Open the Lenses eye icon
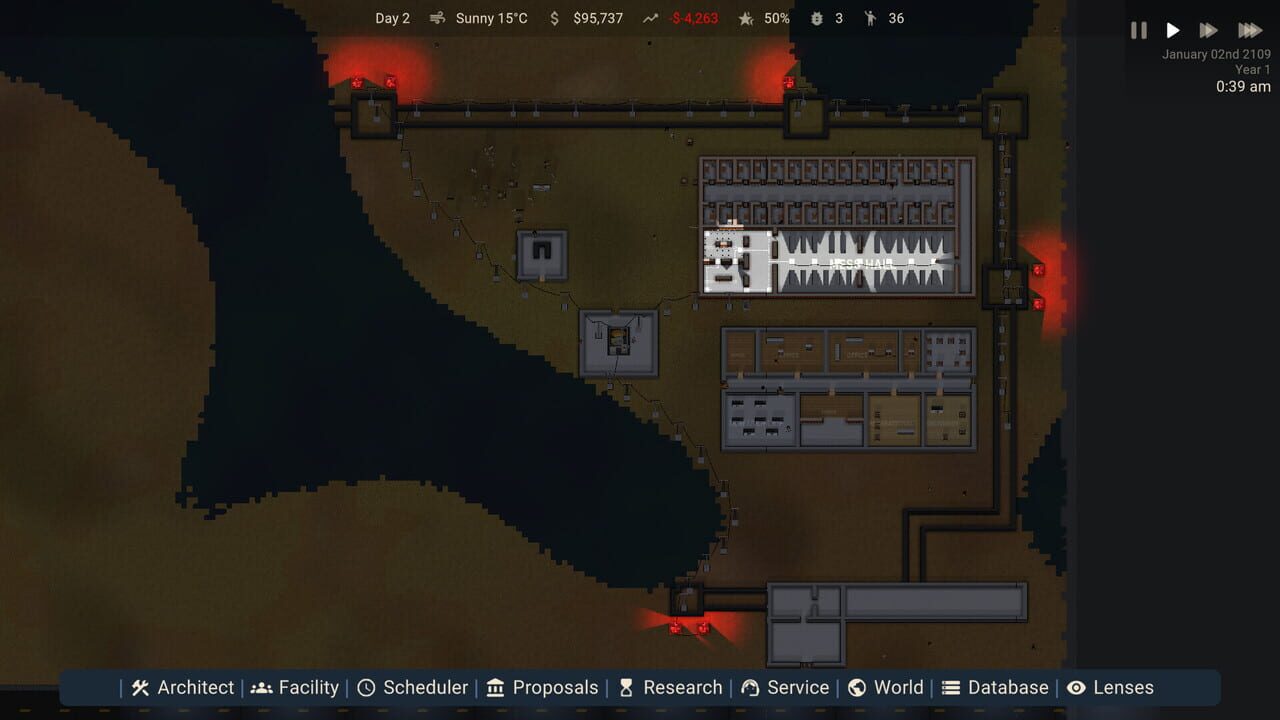 pyautogui.click(x=1077, y=687)
